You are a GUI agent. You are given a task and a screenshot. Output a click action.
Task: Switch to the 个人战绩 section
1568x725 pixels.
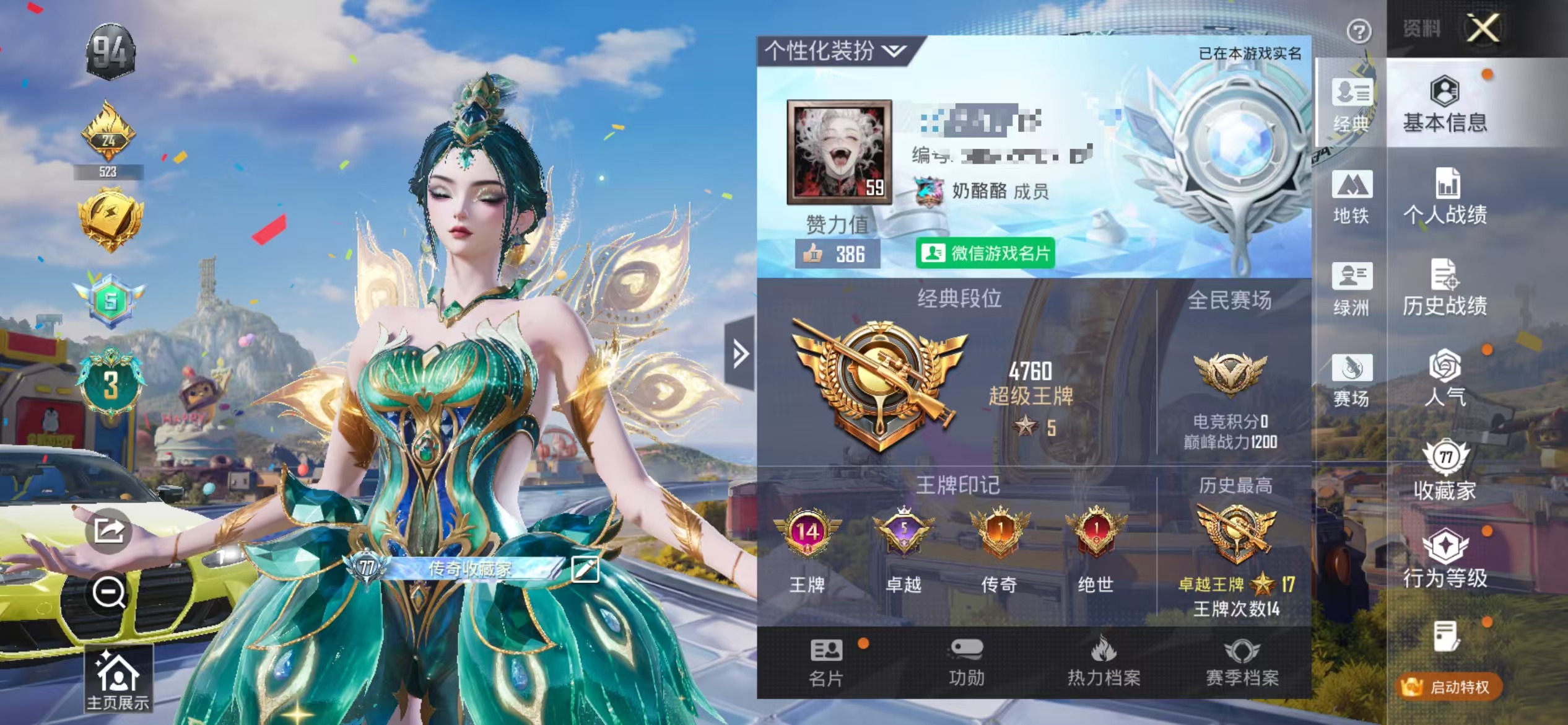pyautogui.click(x=1445, y=200)
